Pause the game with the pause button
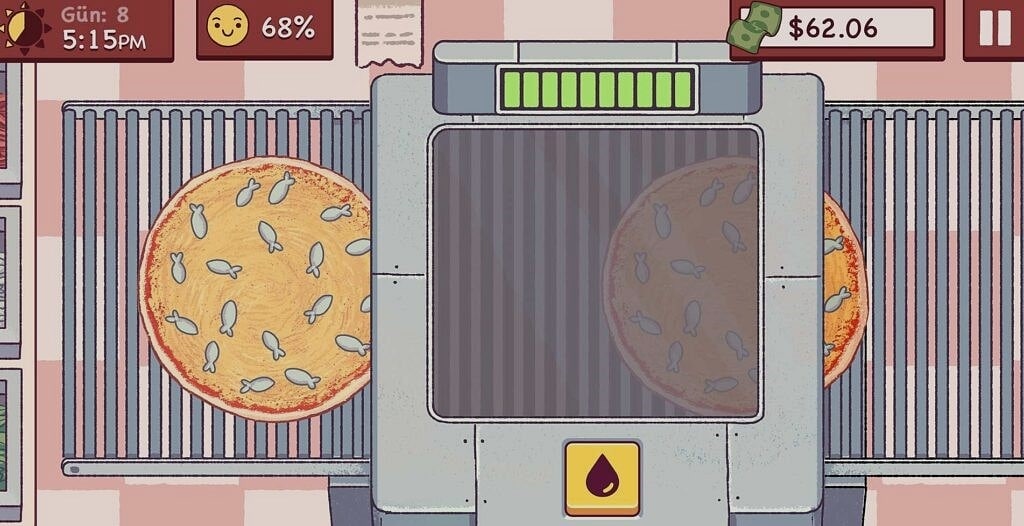Image resolution: width=1024 pixels, height=526 pixels. point(994,28)
